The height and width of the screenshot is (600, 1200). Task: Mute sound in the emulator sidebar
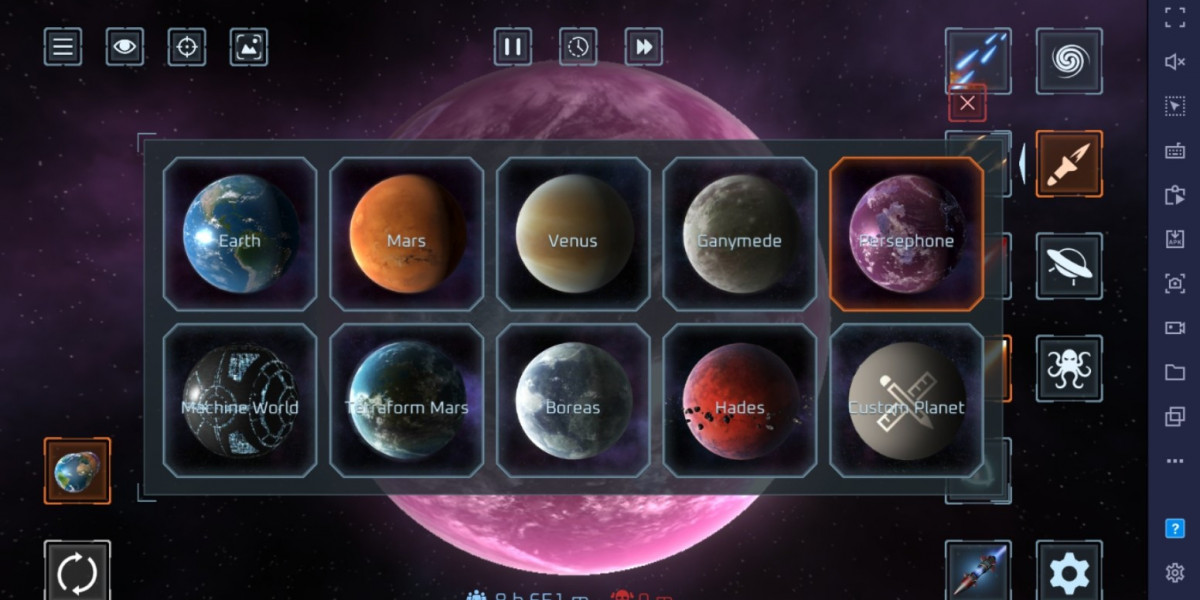click(1175, 62)
